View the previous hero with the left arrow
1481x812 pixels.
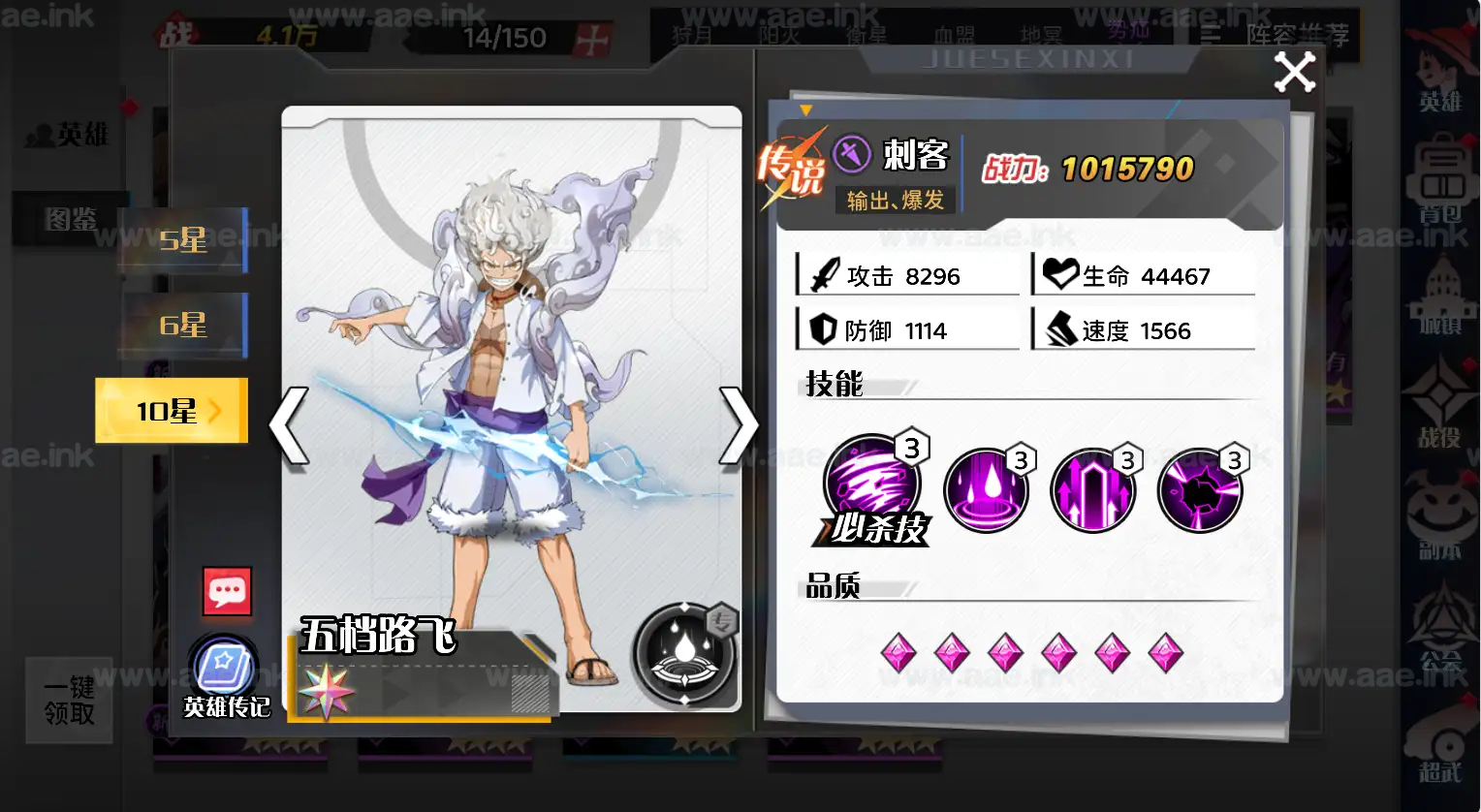click(288, 424)
